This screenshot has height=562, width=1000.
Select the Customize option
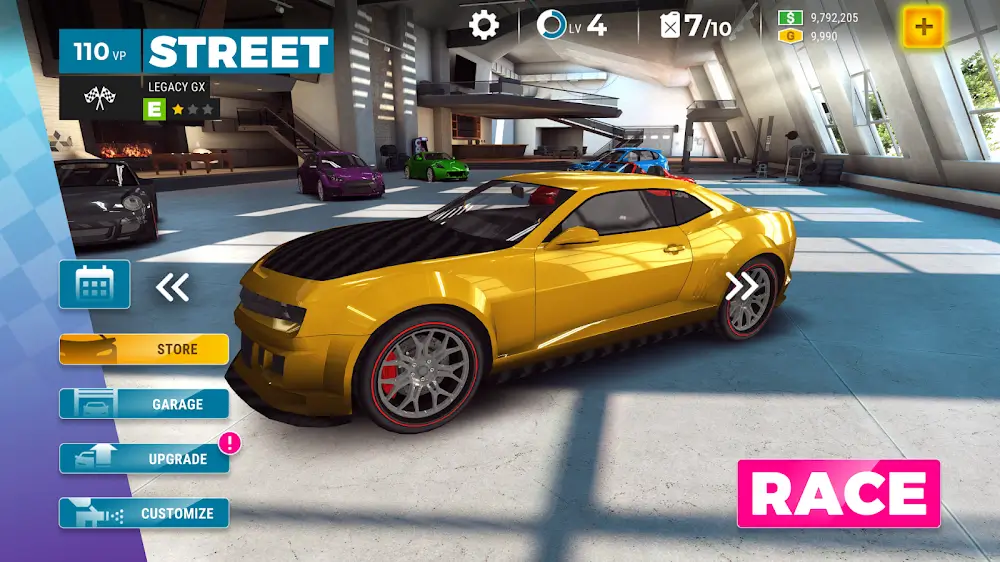coord(144,513)
